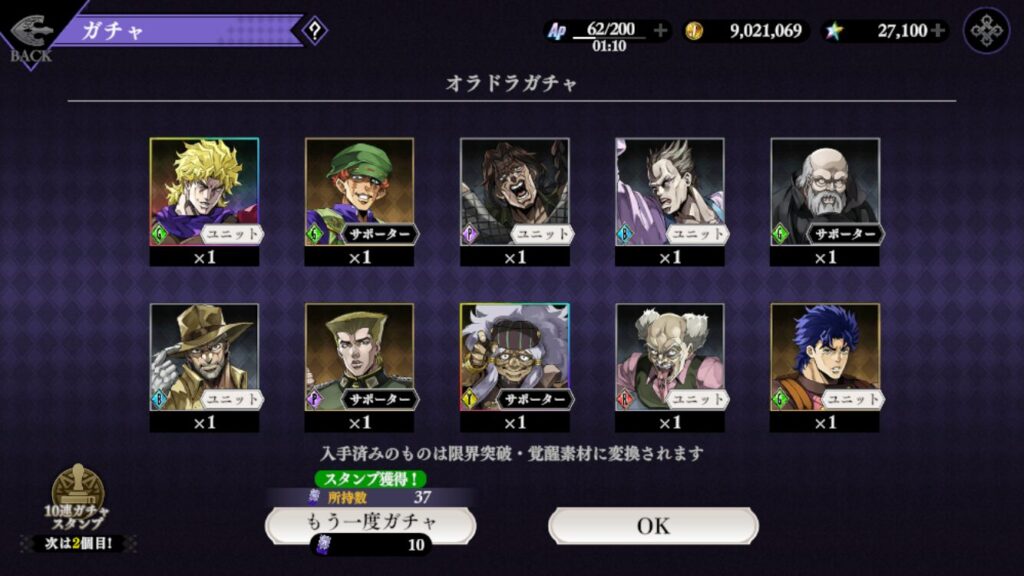Pull gacha again with もう一度ガチャ
Image resolution: width=1024 pixels, height=576 pixels.
(x=370, y=523)
